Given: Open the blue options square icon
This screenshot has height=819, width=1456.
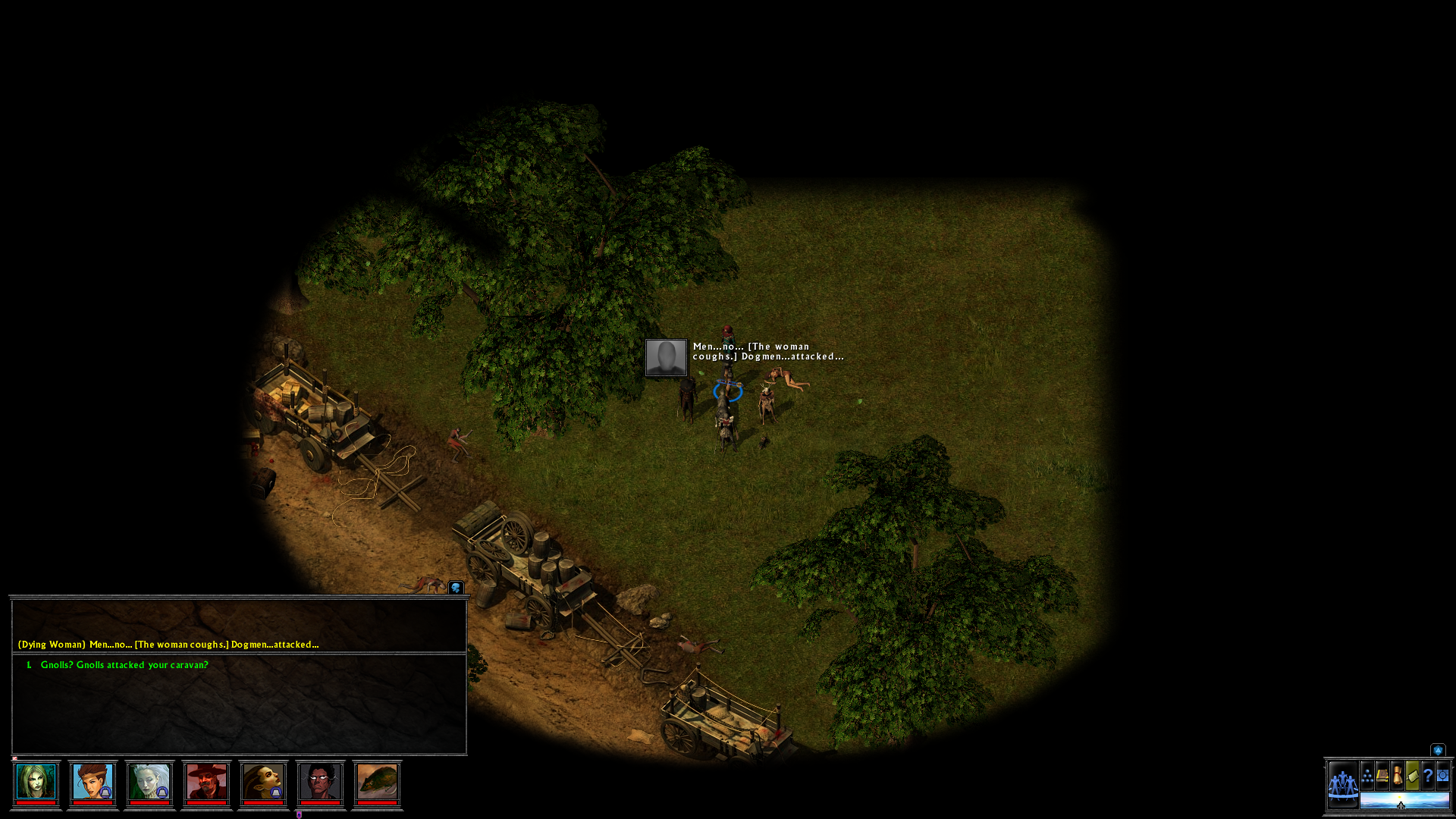Looking at the screenshot, I should (1443, 776).
